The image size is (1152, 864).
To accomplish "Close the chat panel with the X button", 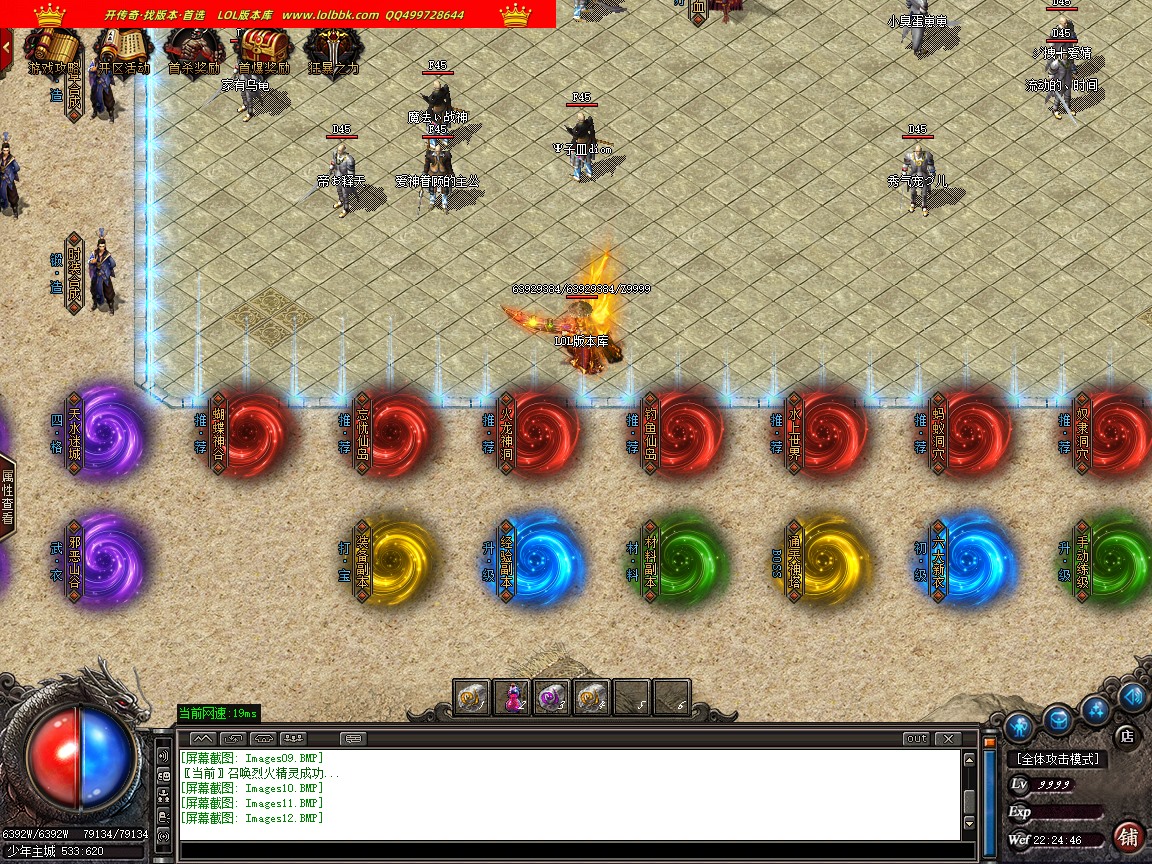I will [x=947, y=739].
